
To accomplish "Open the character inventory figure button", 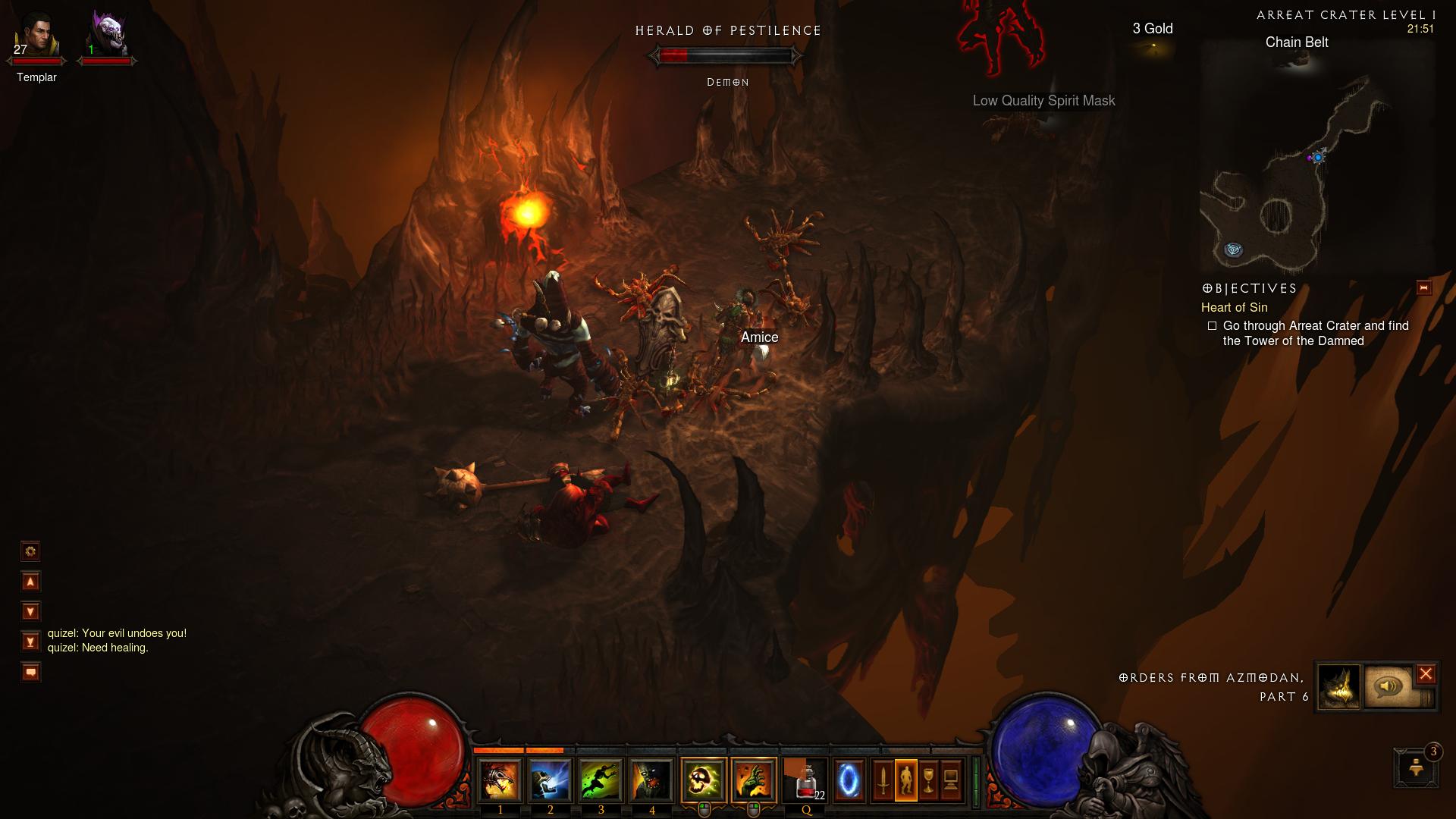I will pos(906,780).
